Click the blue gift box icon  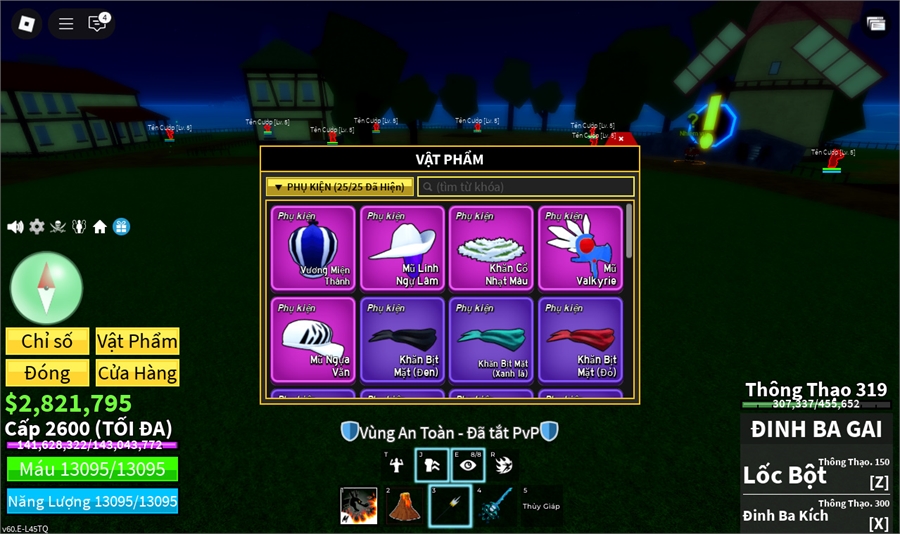[121, 227]
